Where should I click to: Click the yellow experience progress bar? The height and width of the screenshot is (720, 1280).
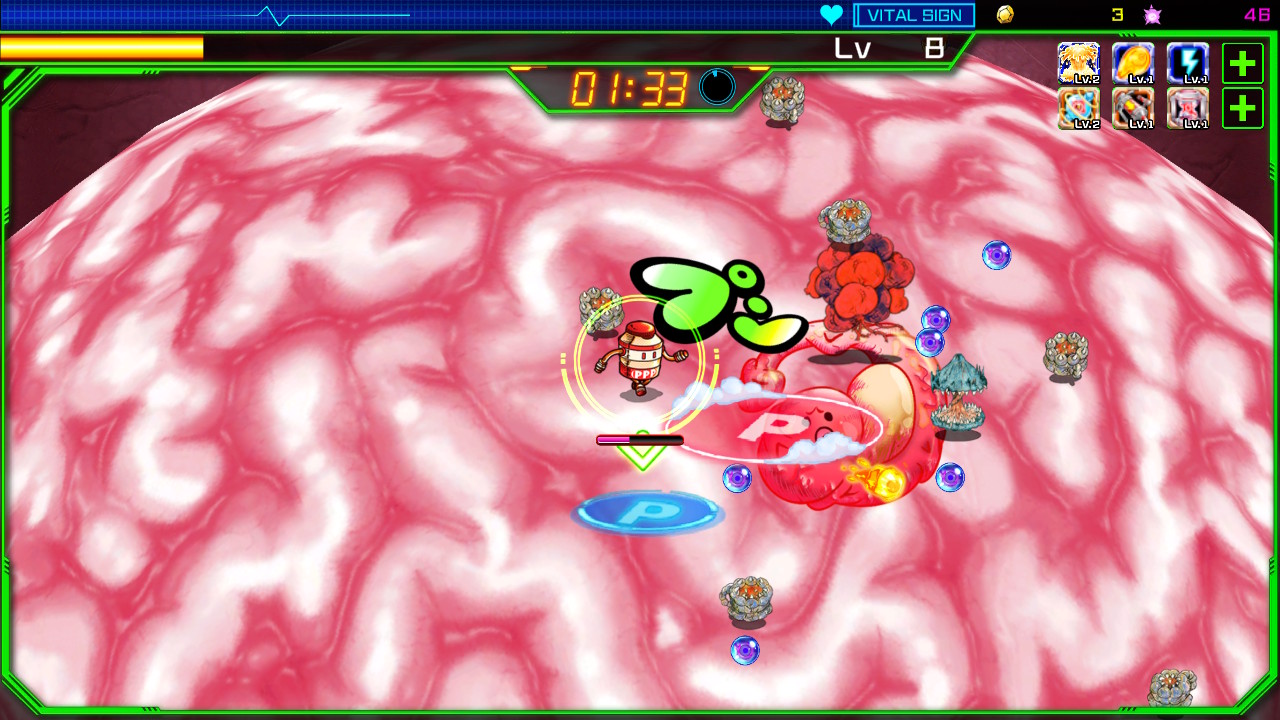point(100,47)
